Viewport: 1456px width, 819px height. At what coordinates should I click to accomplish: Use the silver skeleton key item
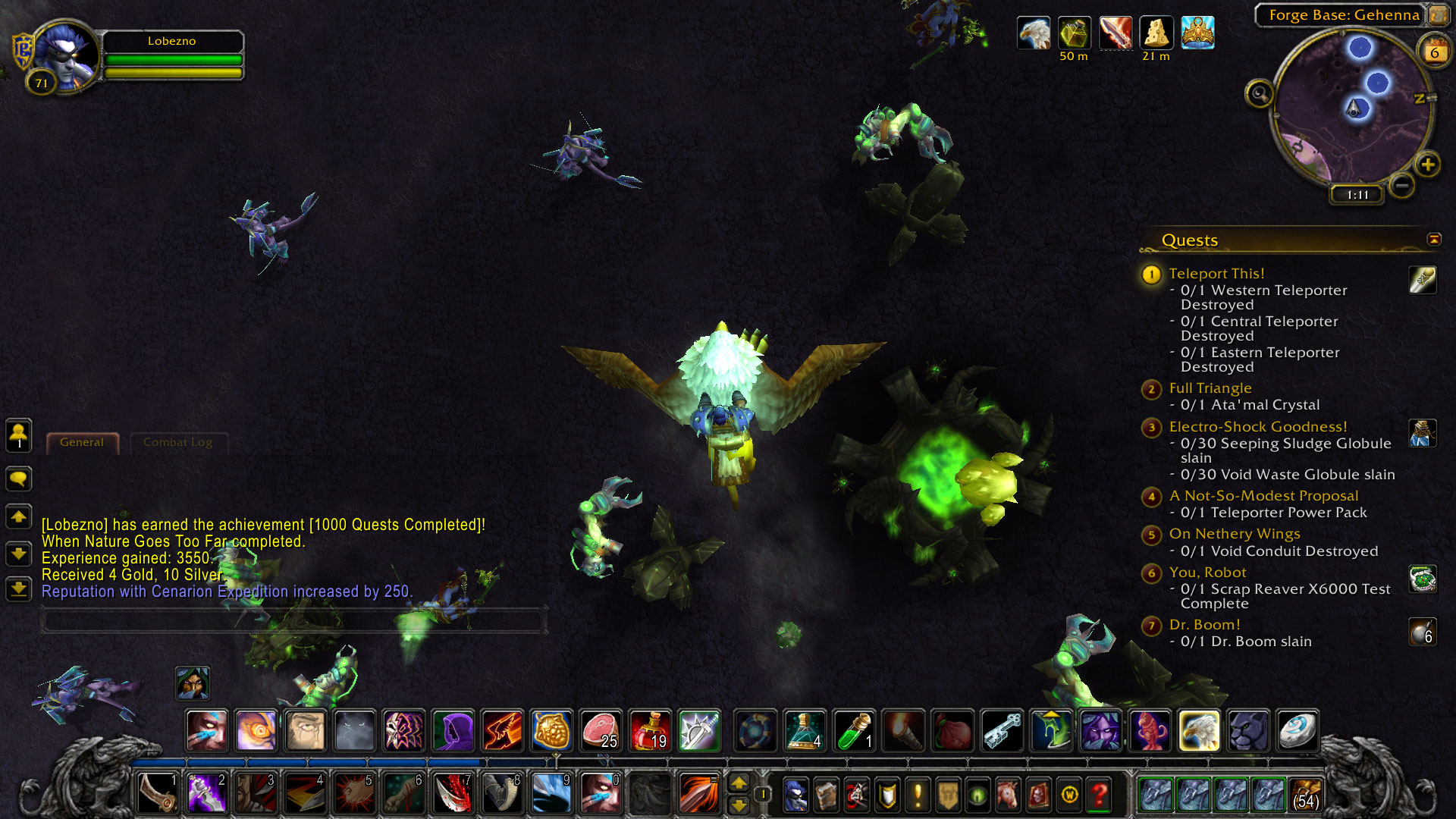[1002, 730]
